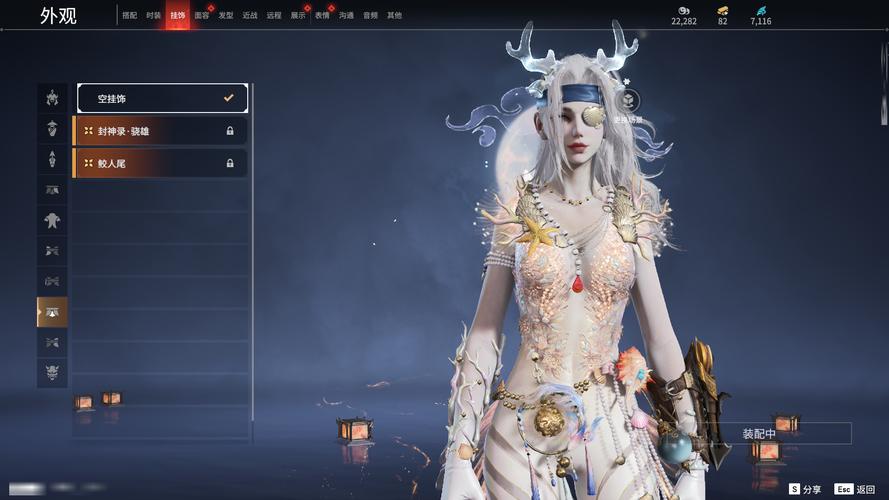Select the 面容 tab
This screenshot has height=500, width=889.
tap(202, 16)
